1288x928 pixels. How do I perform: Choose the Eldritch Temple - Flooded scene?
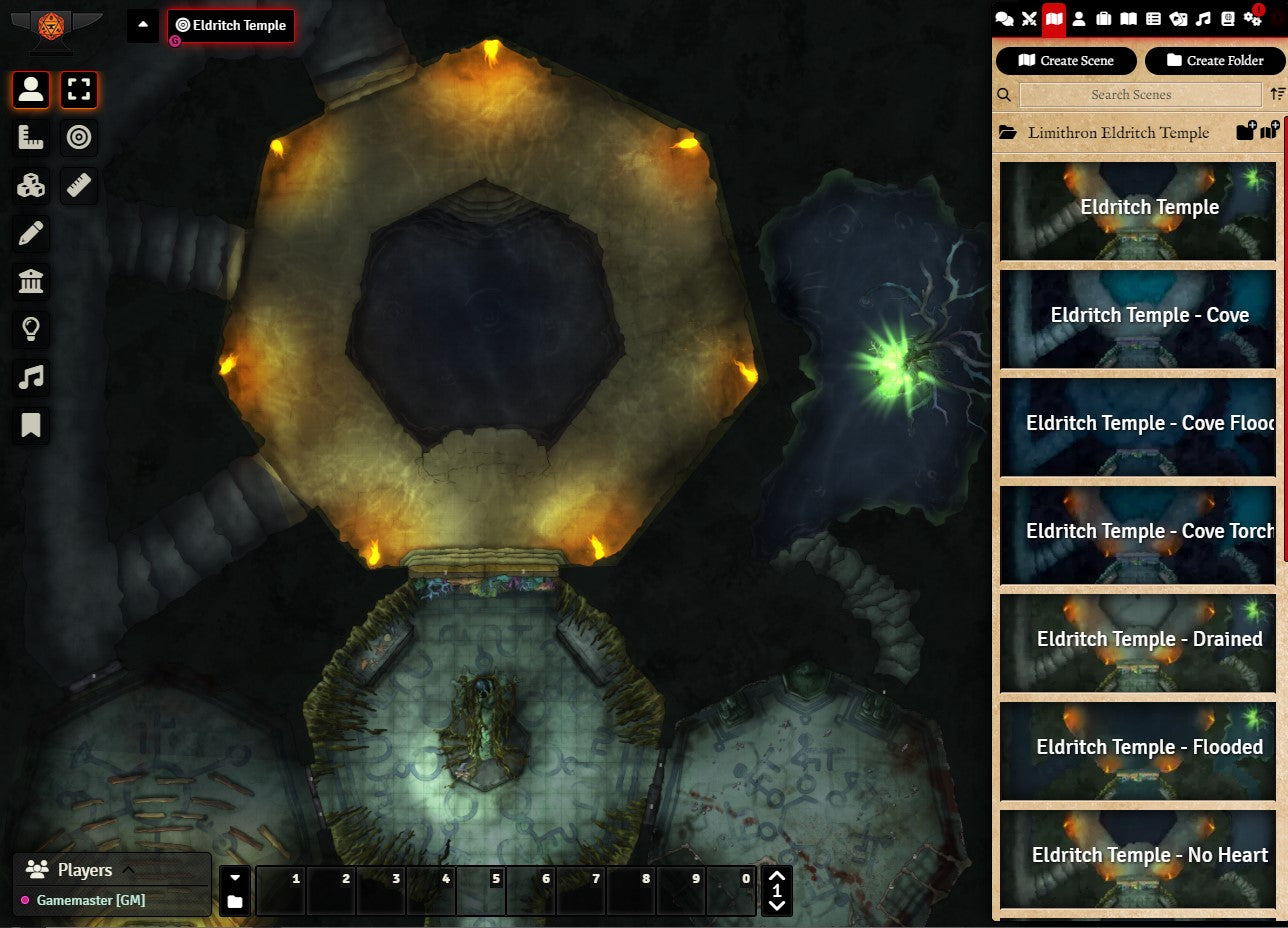point(1138,748)
